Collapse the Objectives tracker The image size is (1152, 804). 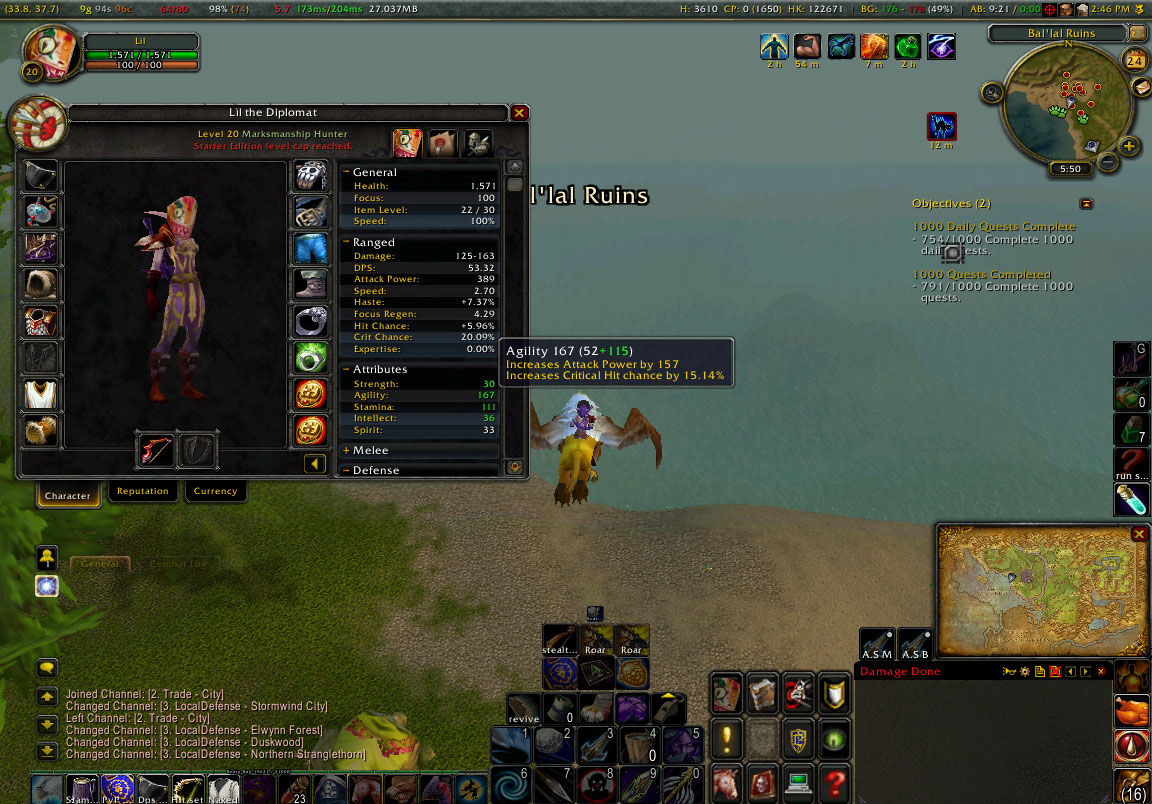[x=1087, y=204]
